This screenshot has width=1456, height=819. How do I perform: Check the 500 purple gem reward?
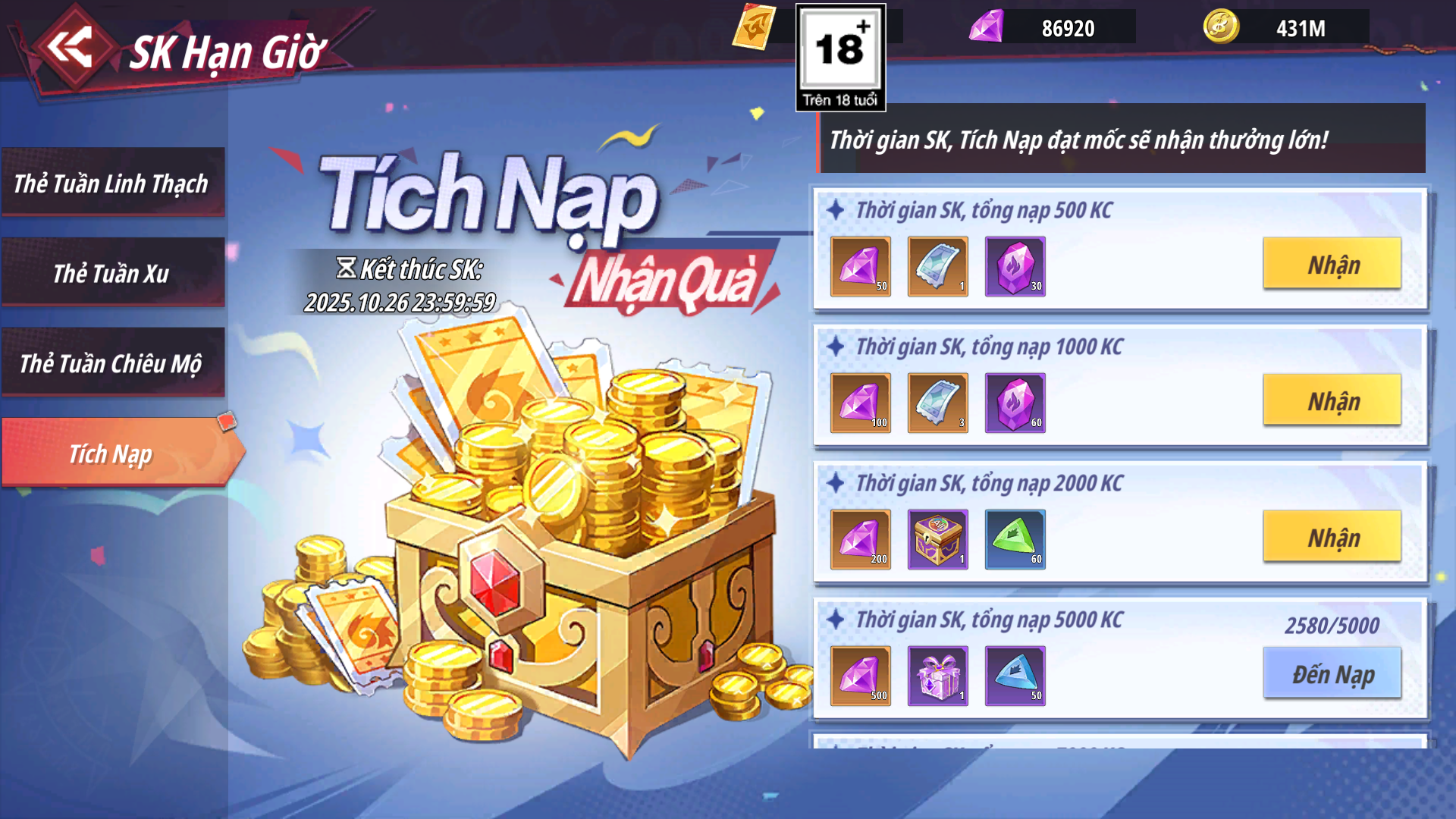click(861, 676)
